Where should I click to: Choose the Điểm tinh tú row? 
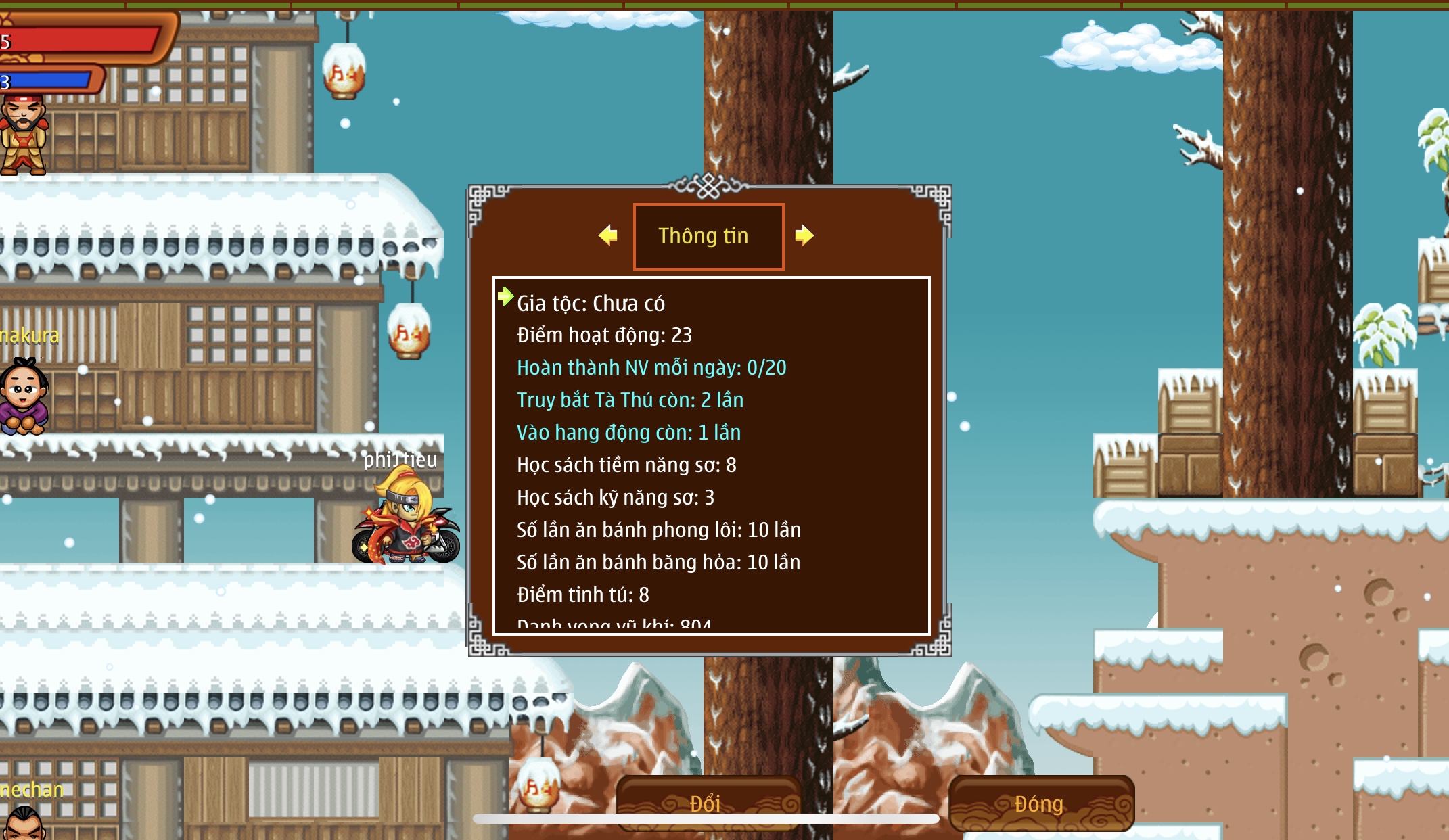582,595
